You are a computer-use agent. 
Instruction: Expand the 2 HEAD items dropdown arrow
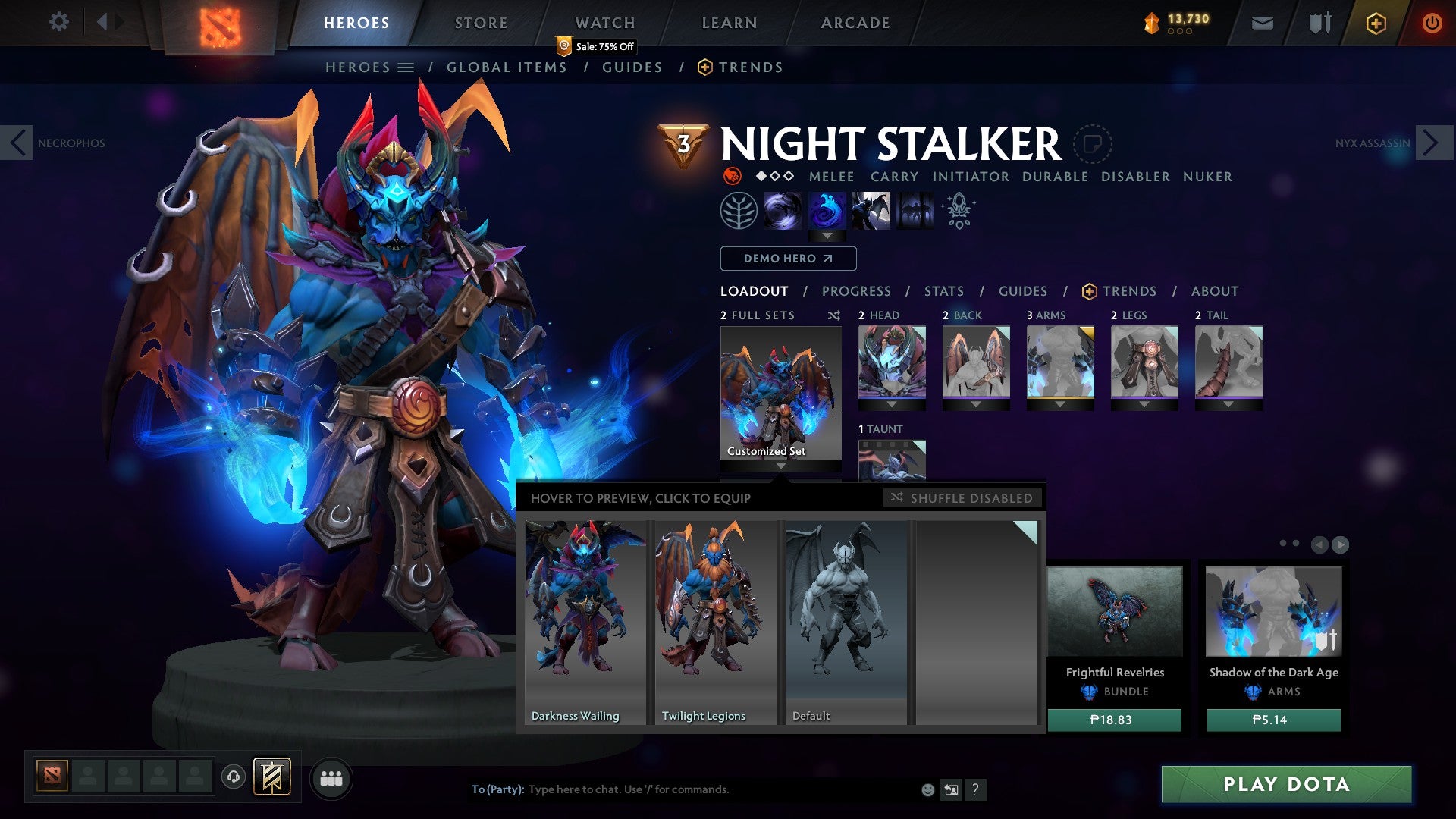pos(893,403)
